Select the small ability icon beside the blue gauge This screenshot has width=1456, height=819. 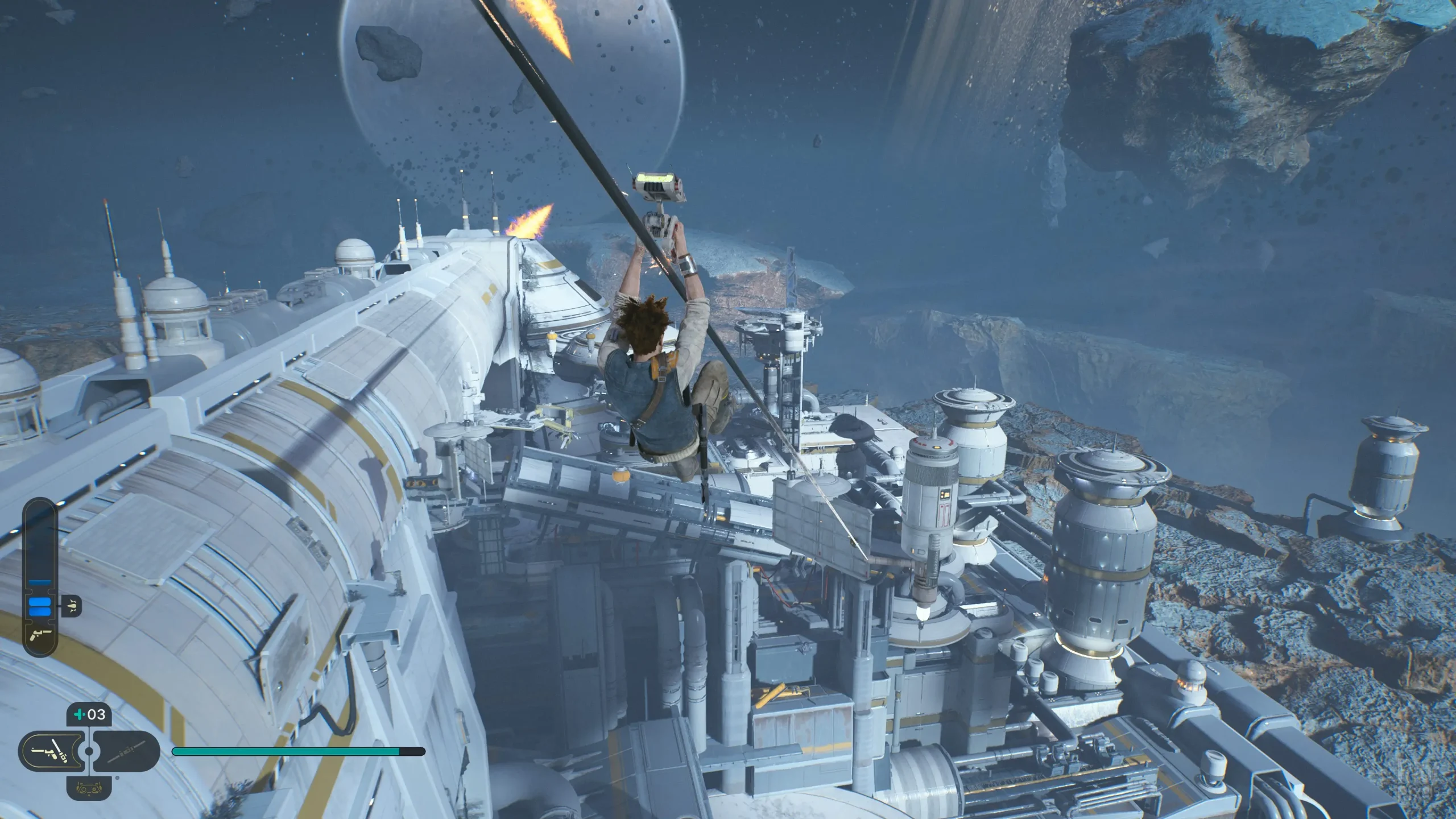(x=72, y=606)
